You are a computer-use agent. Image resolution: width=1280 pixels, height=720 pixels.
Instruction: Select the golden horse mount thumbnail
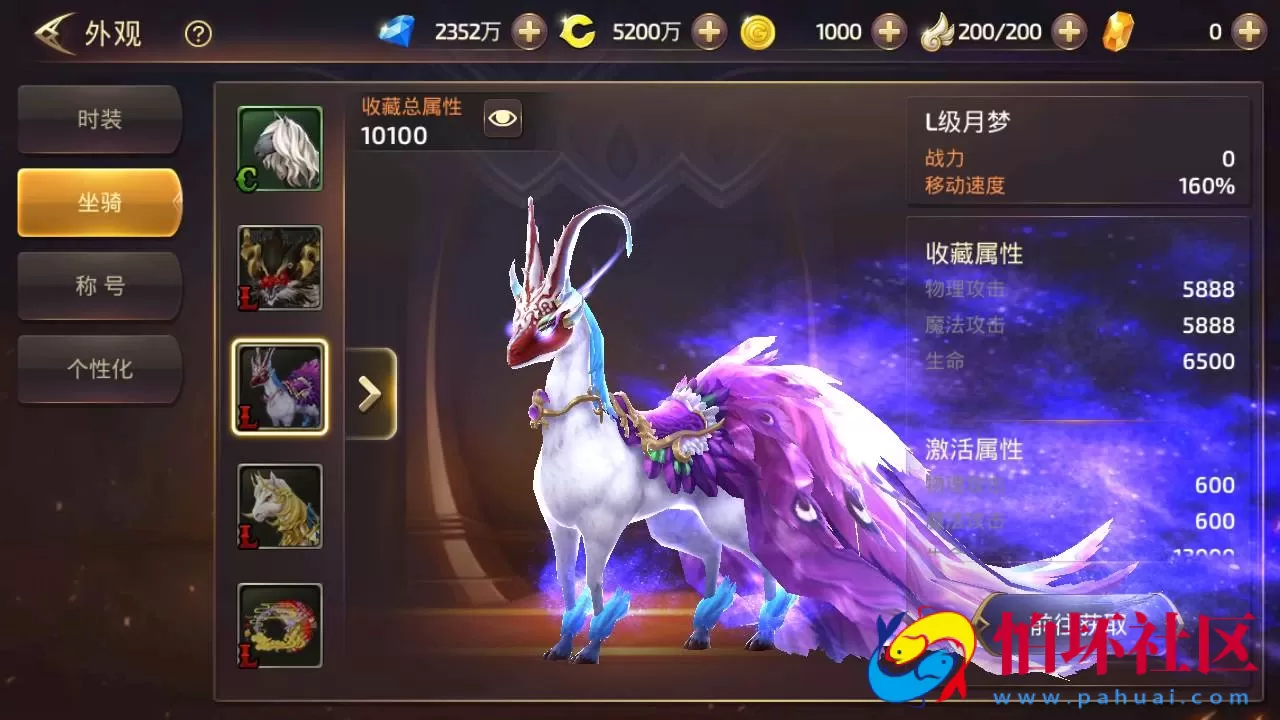279,507
